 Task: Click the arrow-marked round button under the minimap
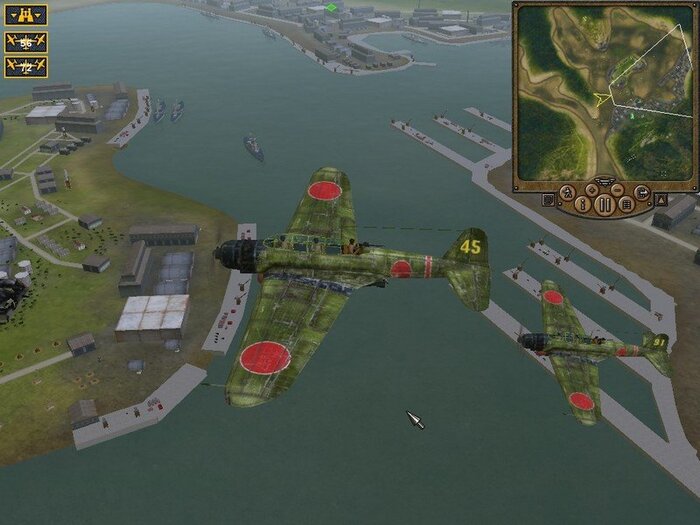click(642, 193)
